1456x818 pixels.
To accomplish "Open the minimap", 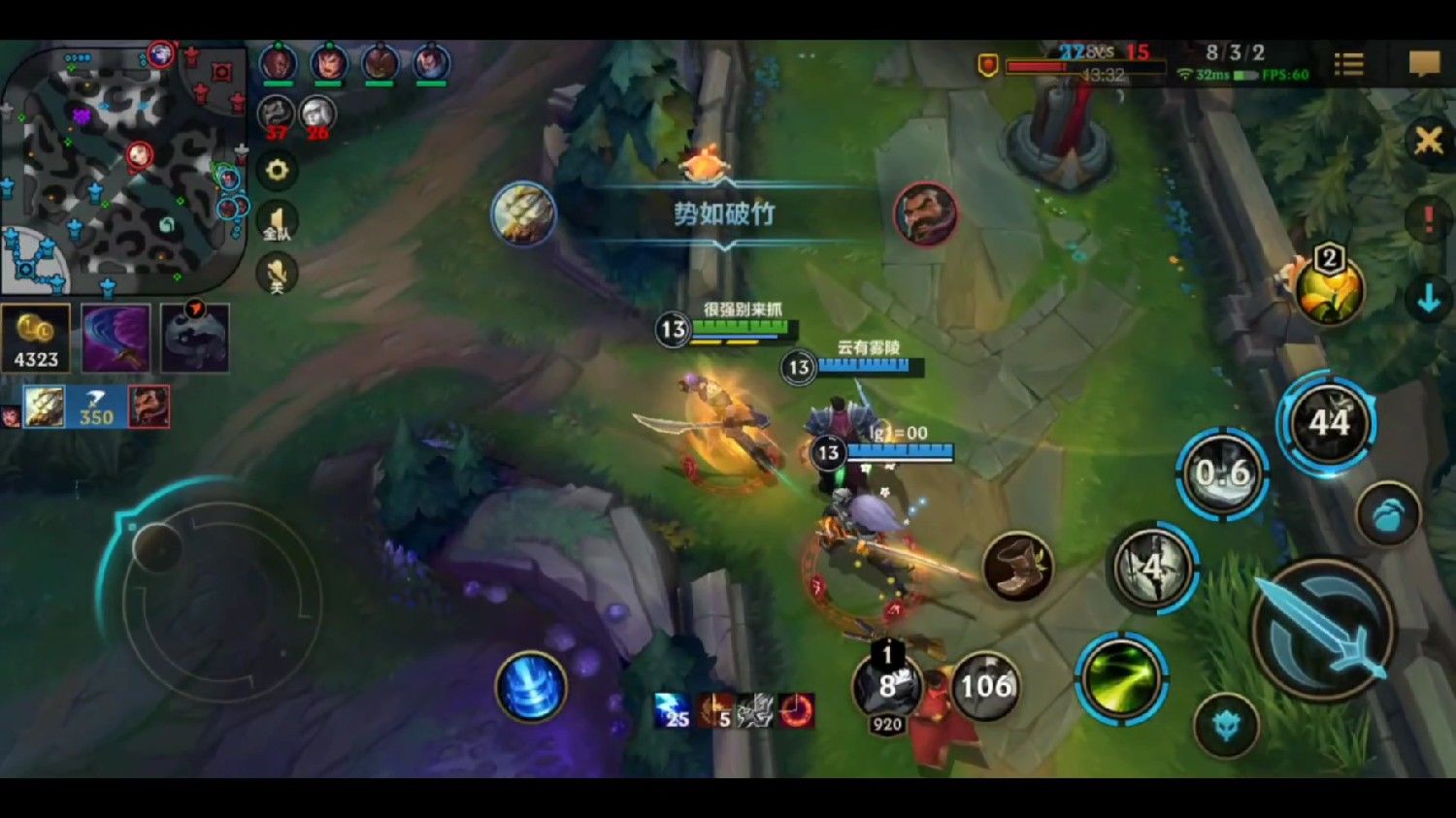I will 121,167.
